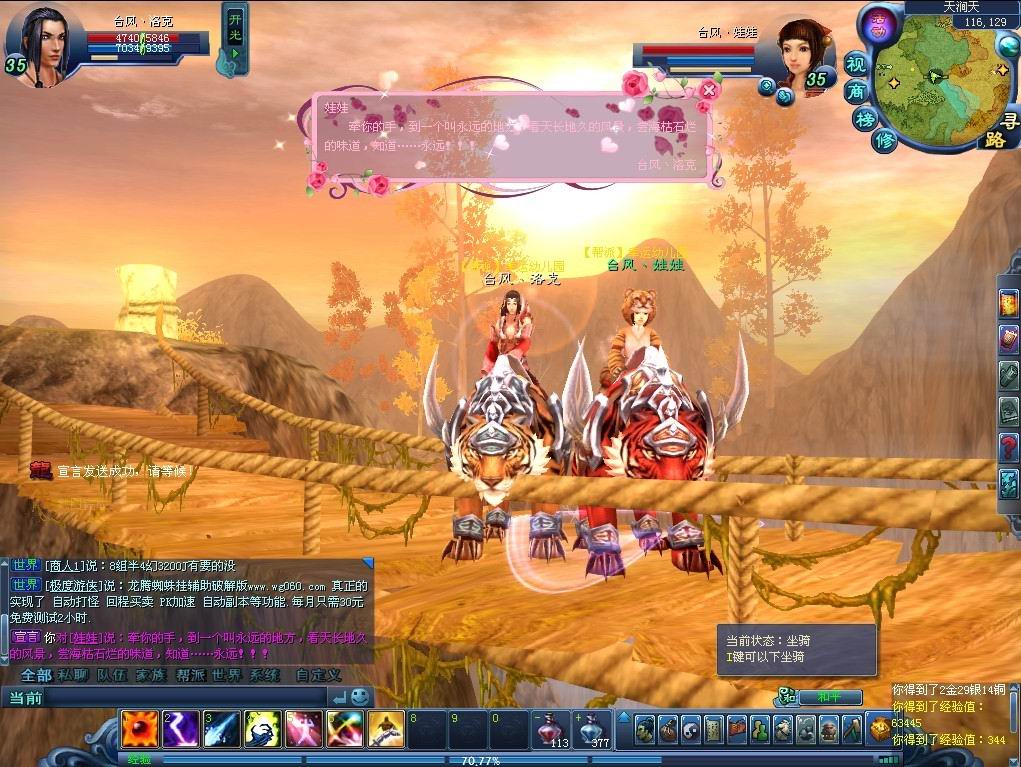Activate the fireball skill in hotbar slot one

[x=138, y=728]
